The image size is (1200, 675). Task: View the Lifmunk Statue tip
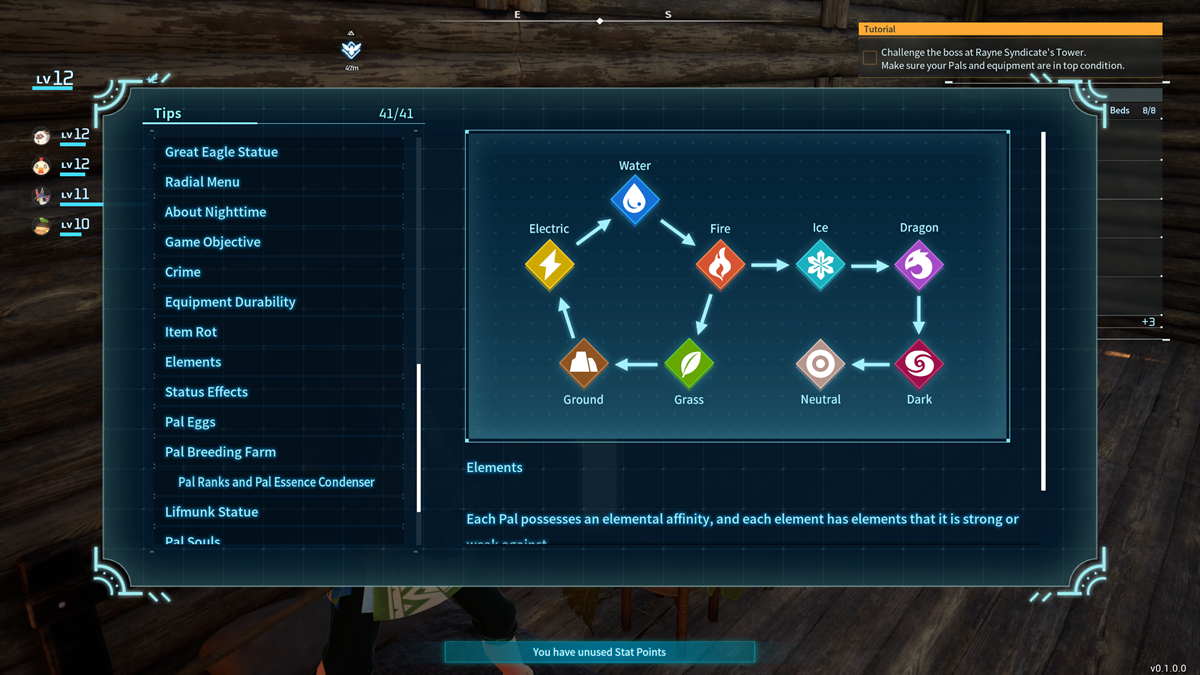point(211,512)
